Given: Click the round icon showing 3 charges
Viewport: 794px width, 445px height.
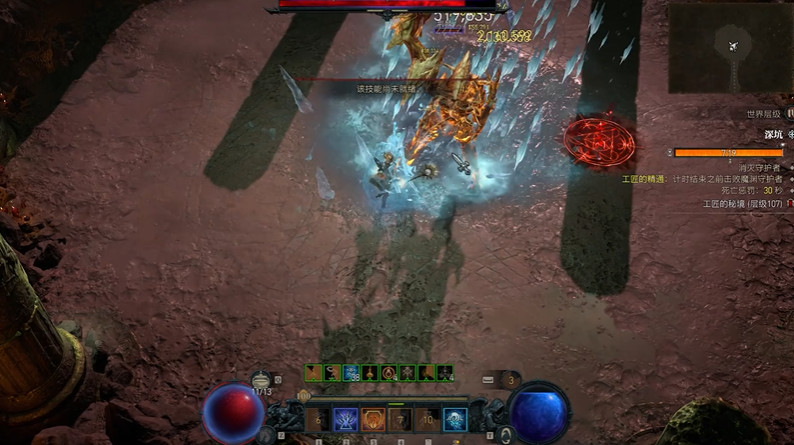Looking at the screenshot, I should [x=512, y=380].
